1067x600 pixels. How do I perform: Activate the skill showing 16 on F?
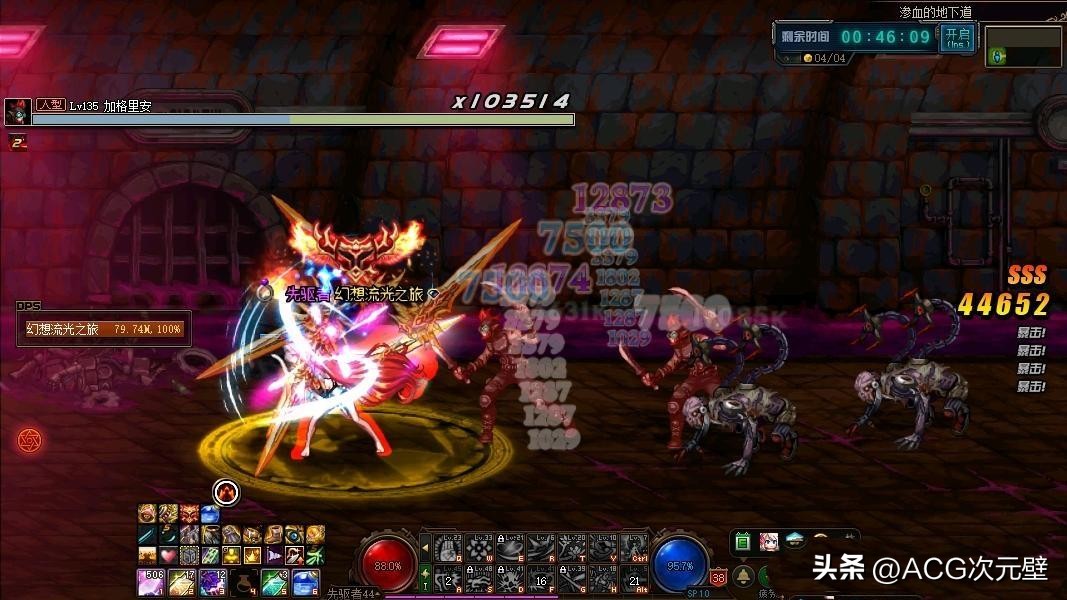point(543,577)
